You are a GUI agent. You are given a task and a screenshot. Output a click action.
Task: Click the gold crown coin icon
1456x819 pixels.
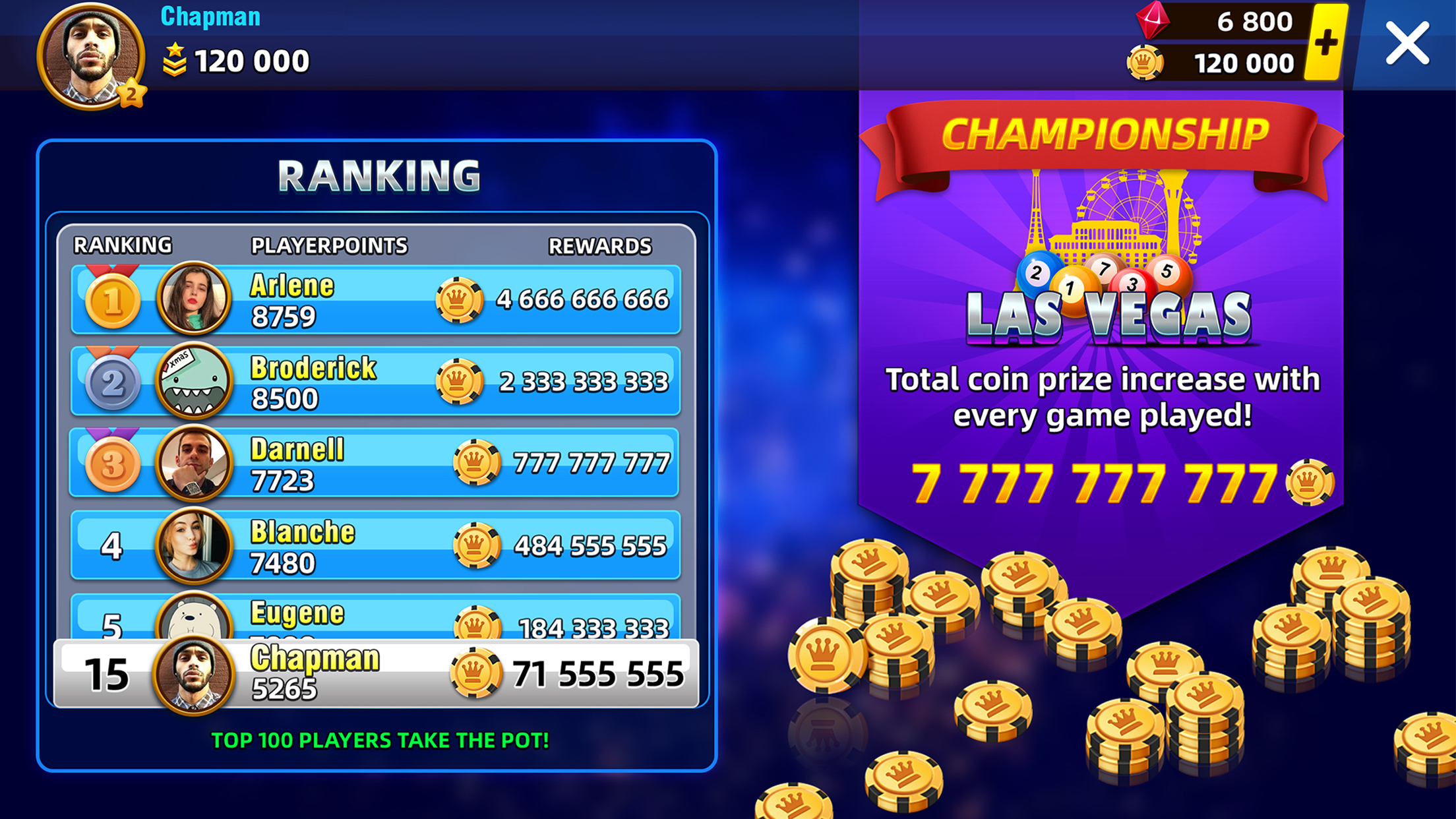pos(1146,64)
